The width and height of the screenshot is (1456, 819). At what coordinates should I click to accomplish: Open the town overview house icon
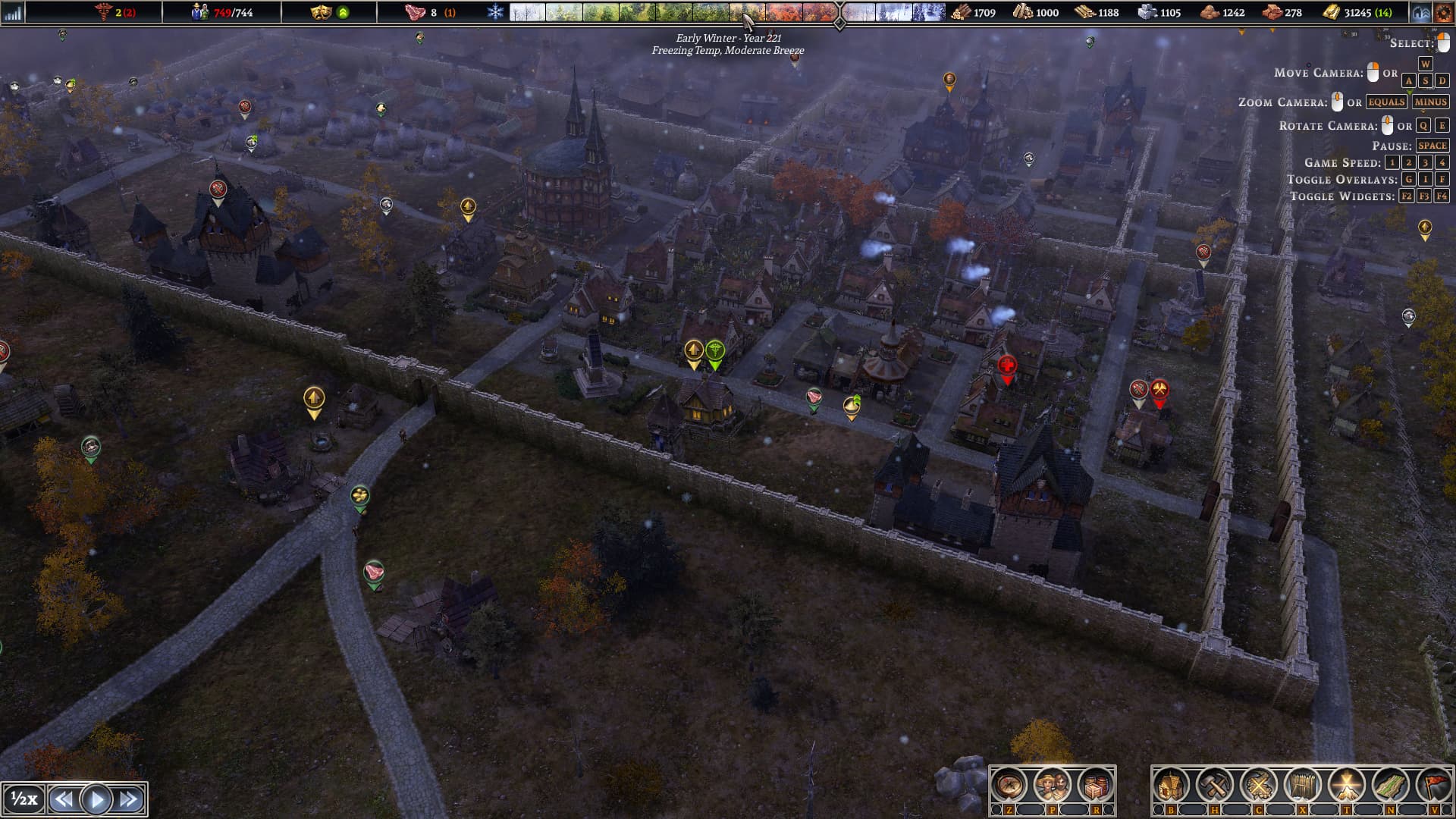coord(1420,13)
